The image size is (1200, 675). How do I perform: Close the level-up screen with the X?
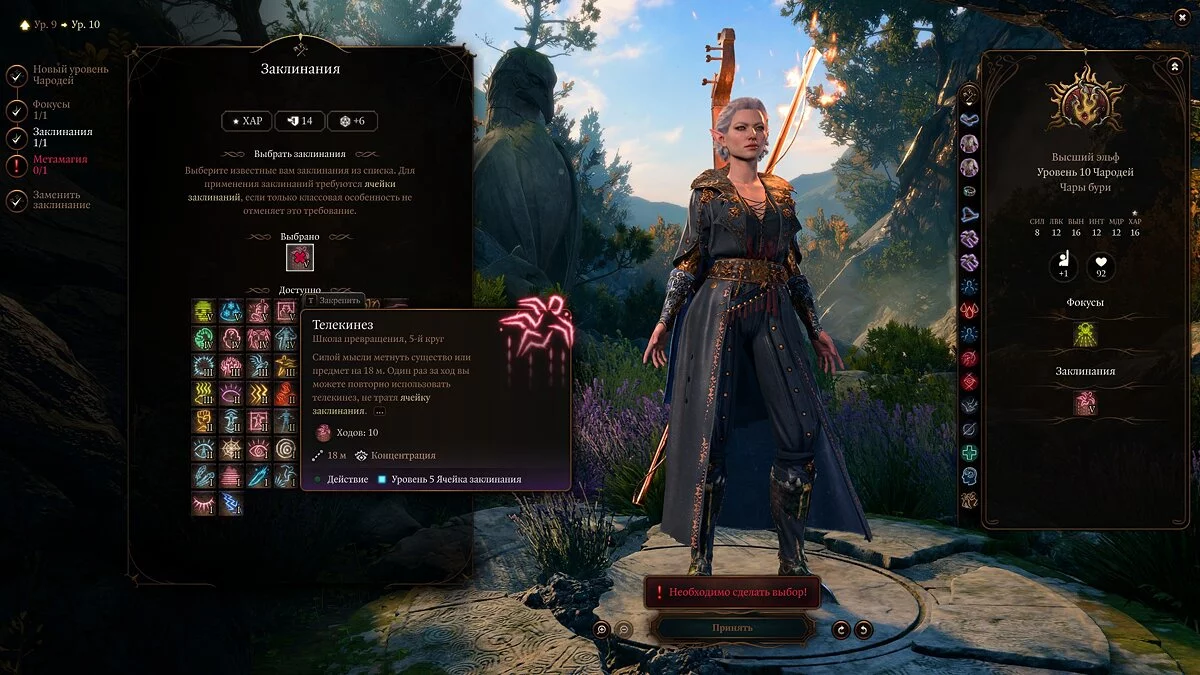point(1181,17)
